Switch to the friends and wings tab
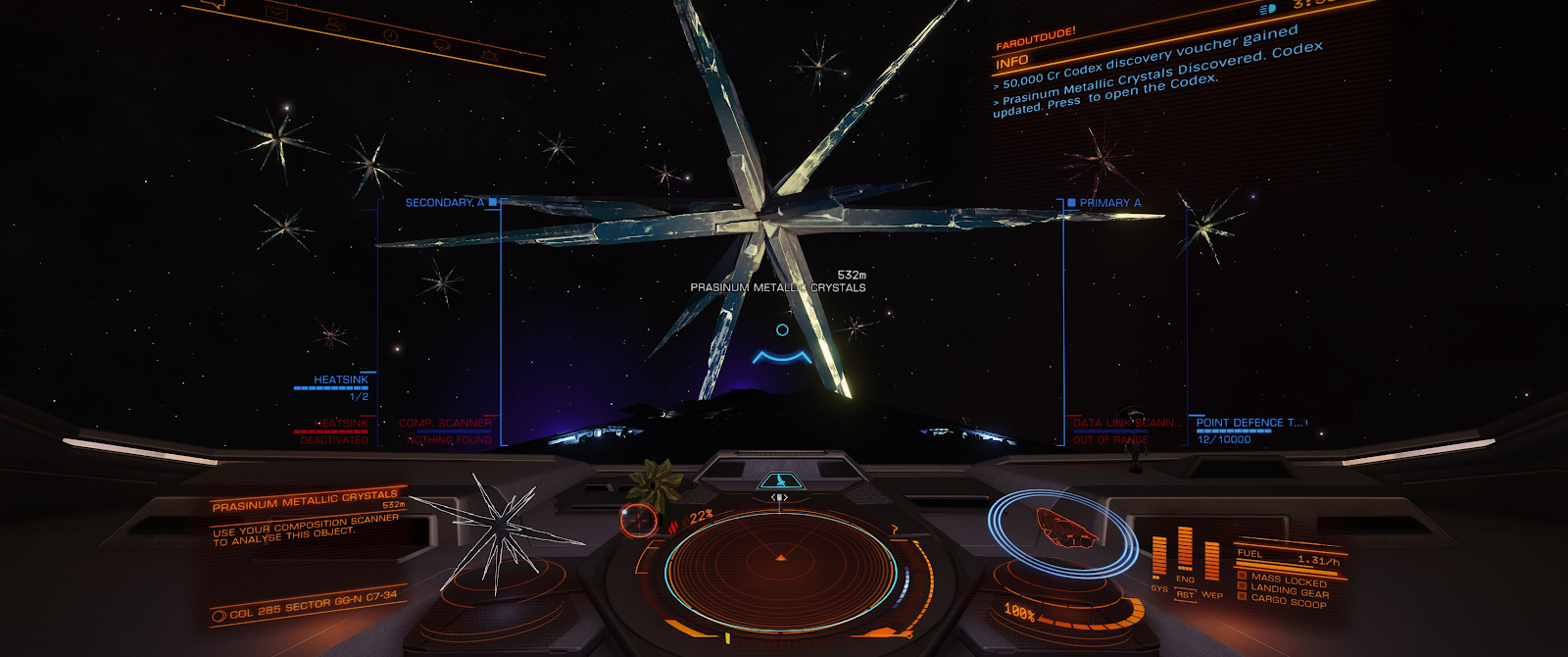The width and height of the screenshot is (1568, 657). point(333,24)
